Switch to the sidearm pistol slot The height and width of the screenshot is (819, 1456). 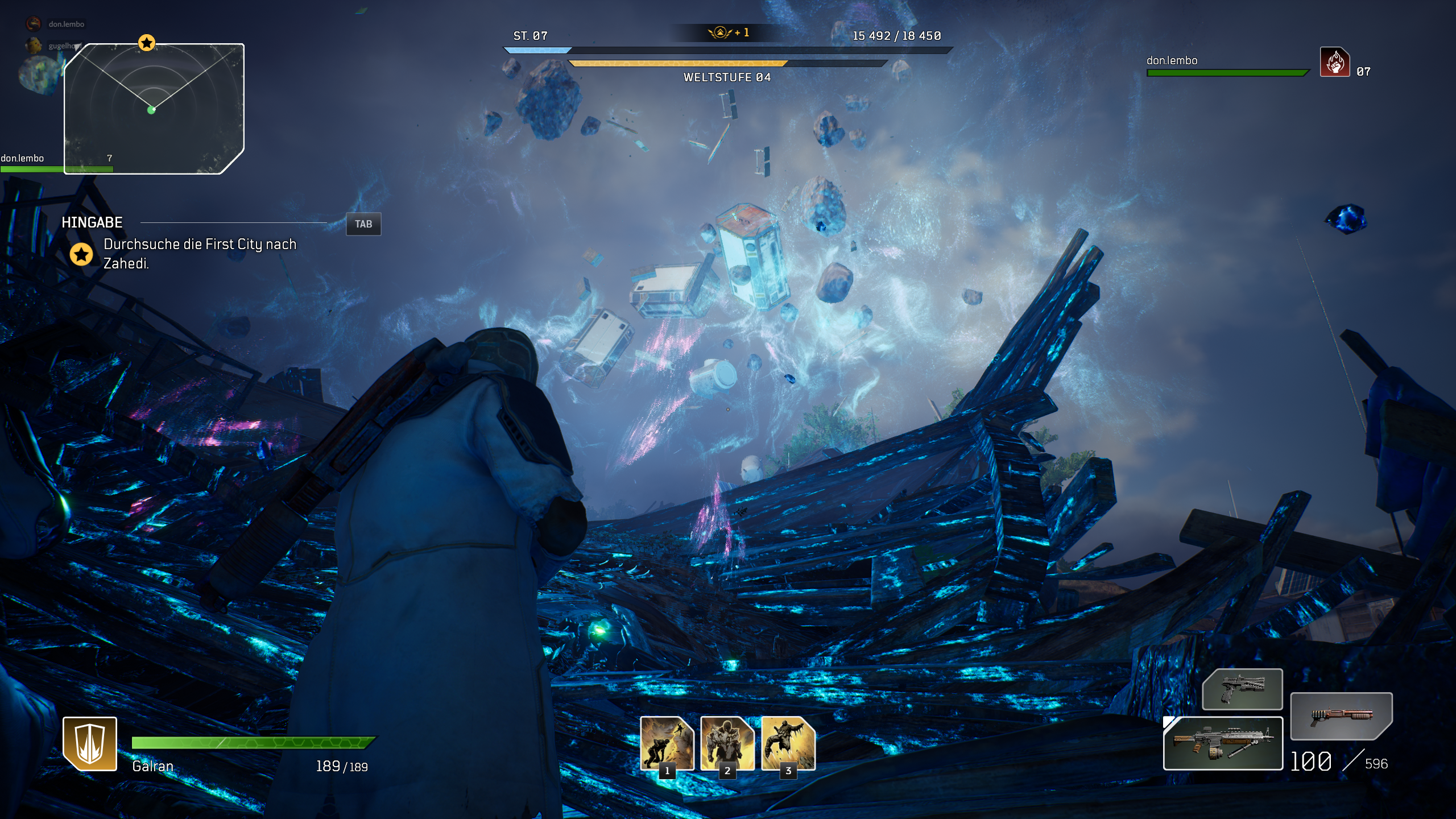tap(1242, 689)
